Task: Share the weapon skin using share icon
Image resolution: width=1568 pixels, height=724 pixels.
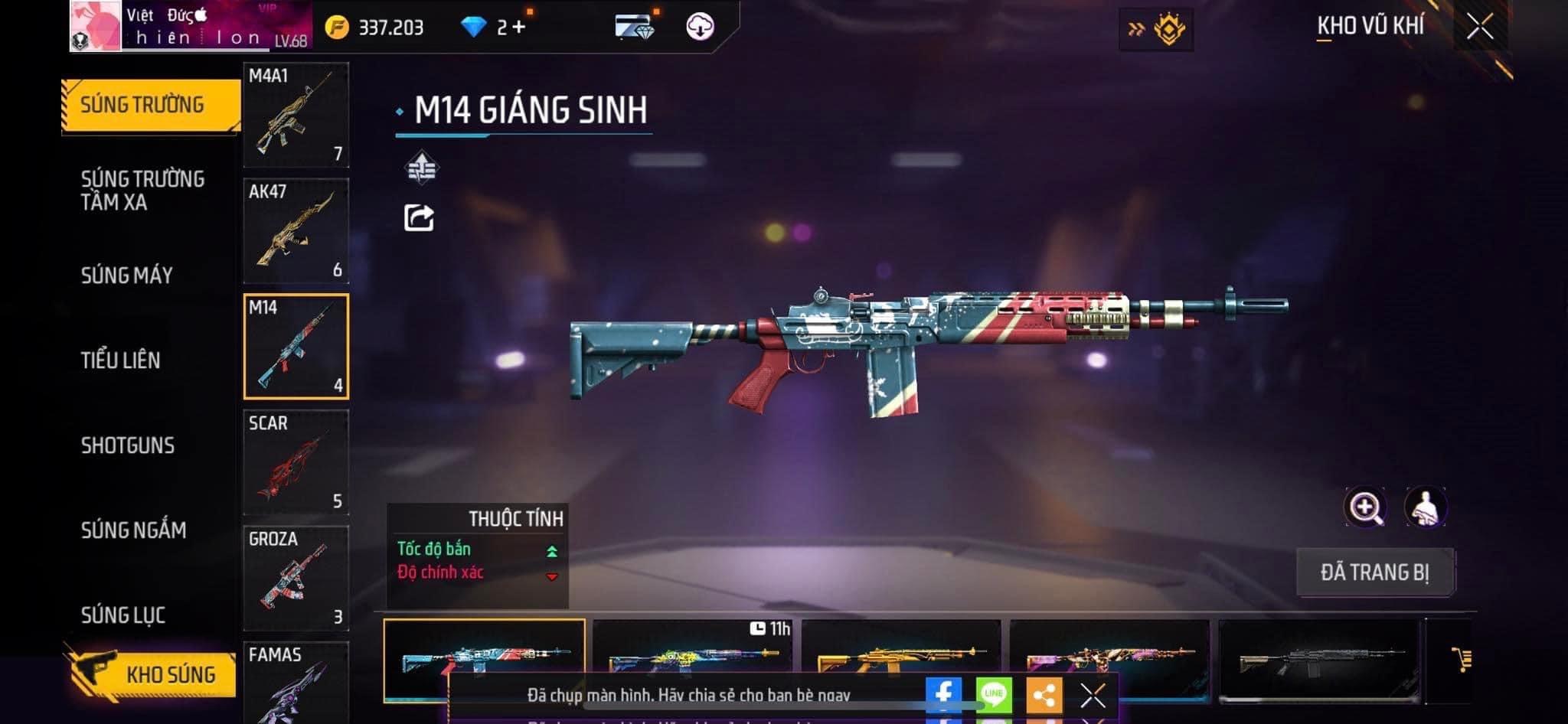Action: [419, 218]
